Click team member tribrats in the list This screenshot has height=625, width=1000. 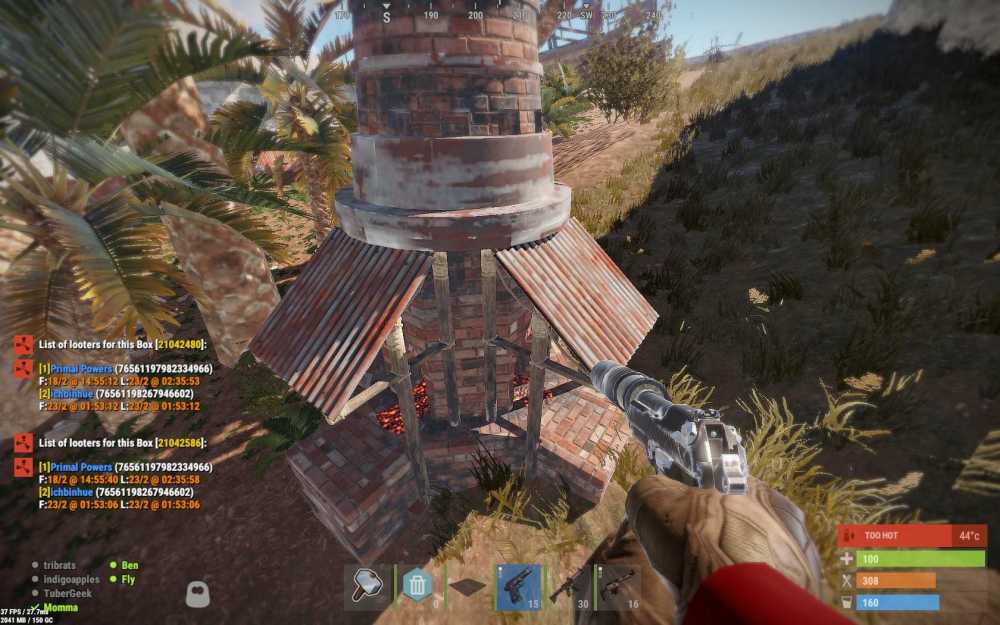(x=59, y=565)
